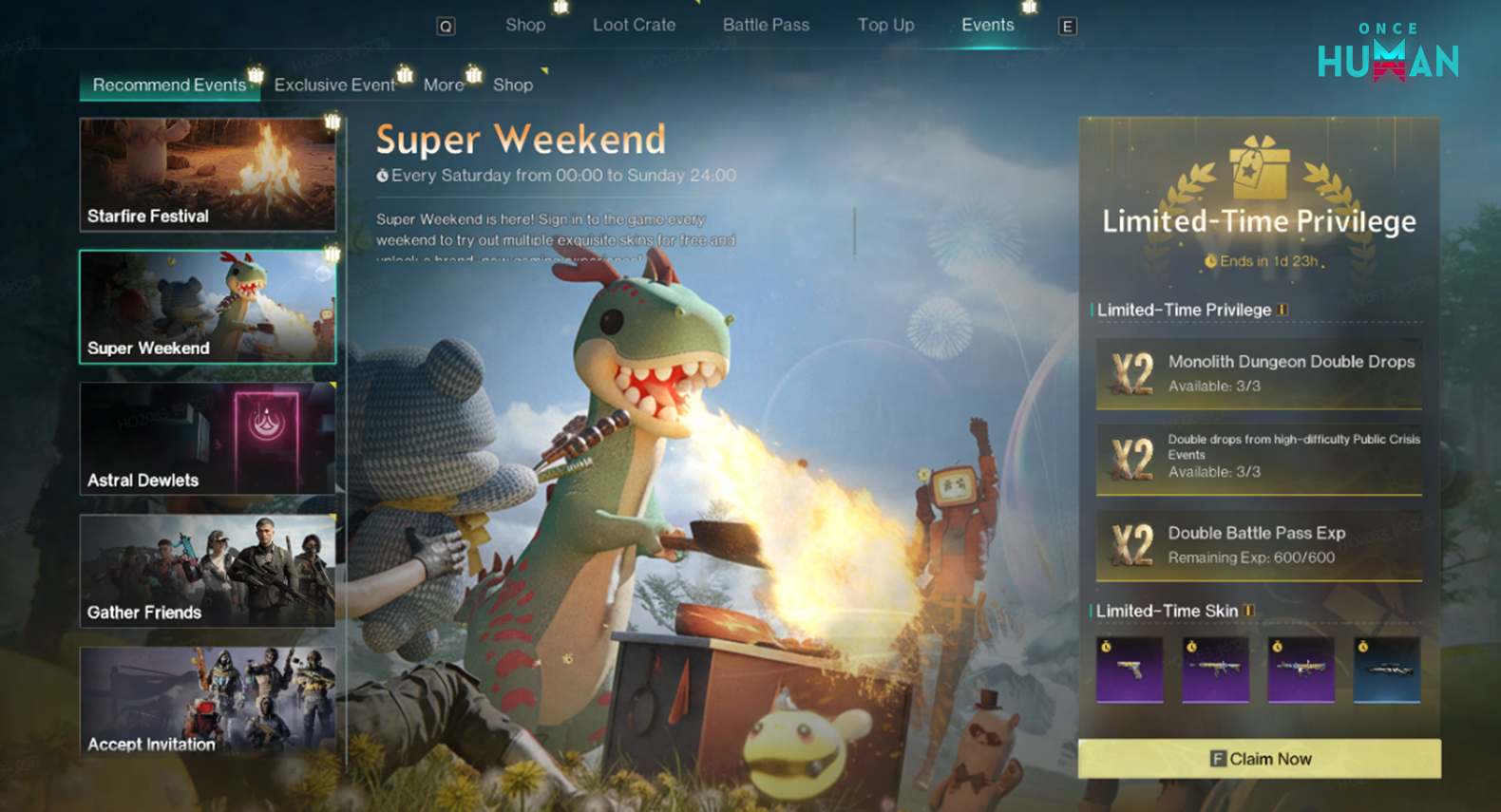Open Shop in the top navigation bar
Image resolution: width=1501 pixels, height=812 pixels.
tap(525, 26)
